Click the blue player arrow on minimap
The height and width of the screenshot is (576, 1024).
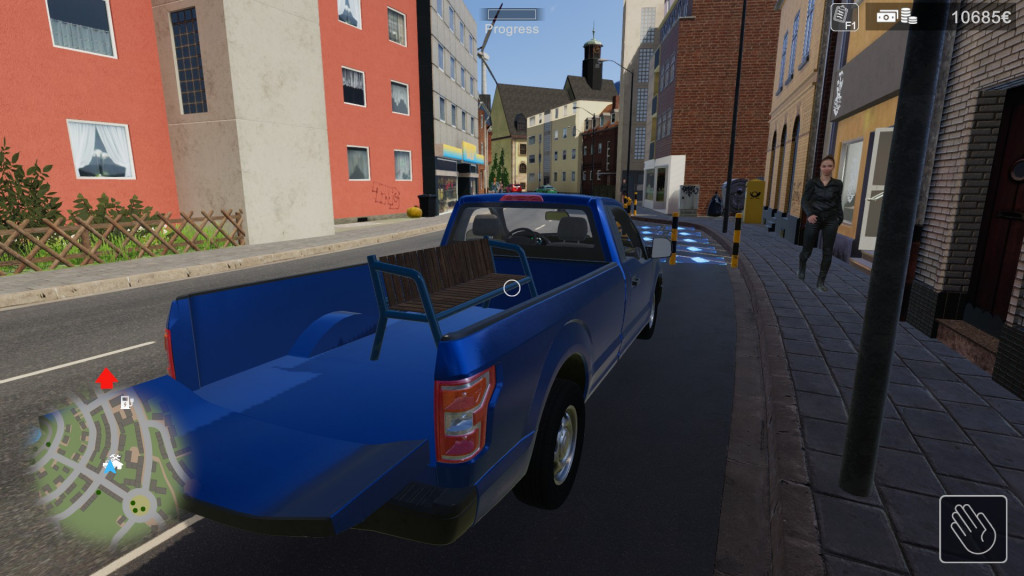click(x=110, y=466)
